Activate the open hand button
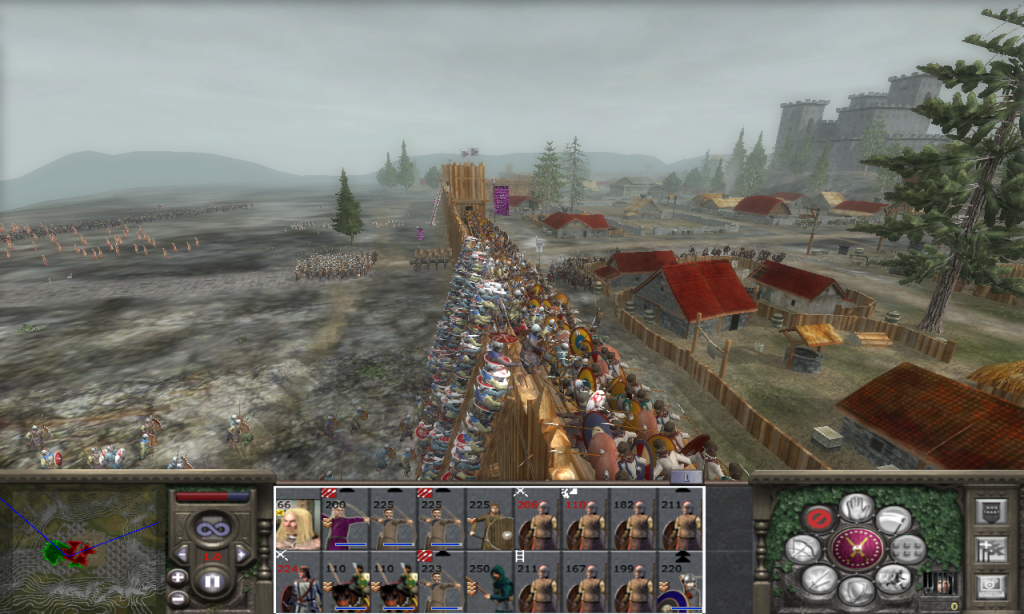Viewport: 1024px width, 614px height. click(x=856, y=507)
